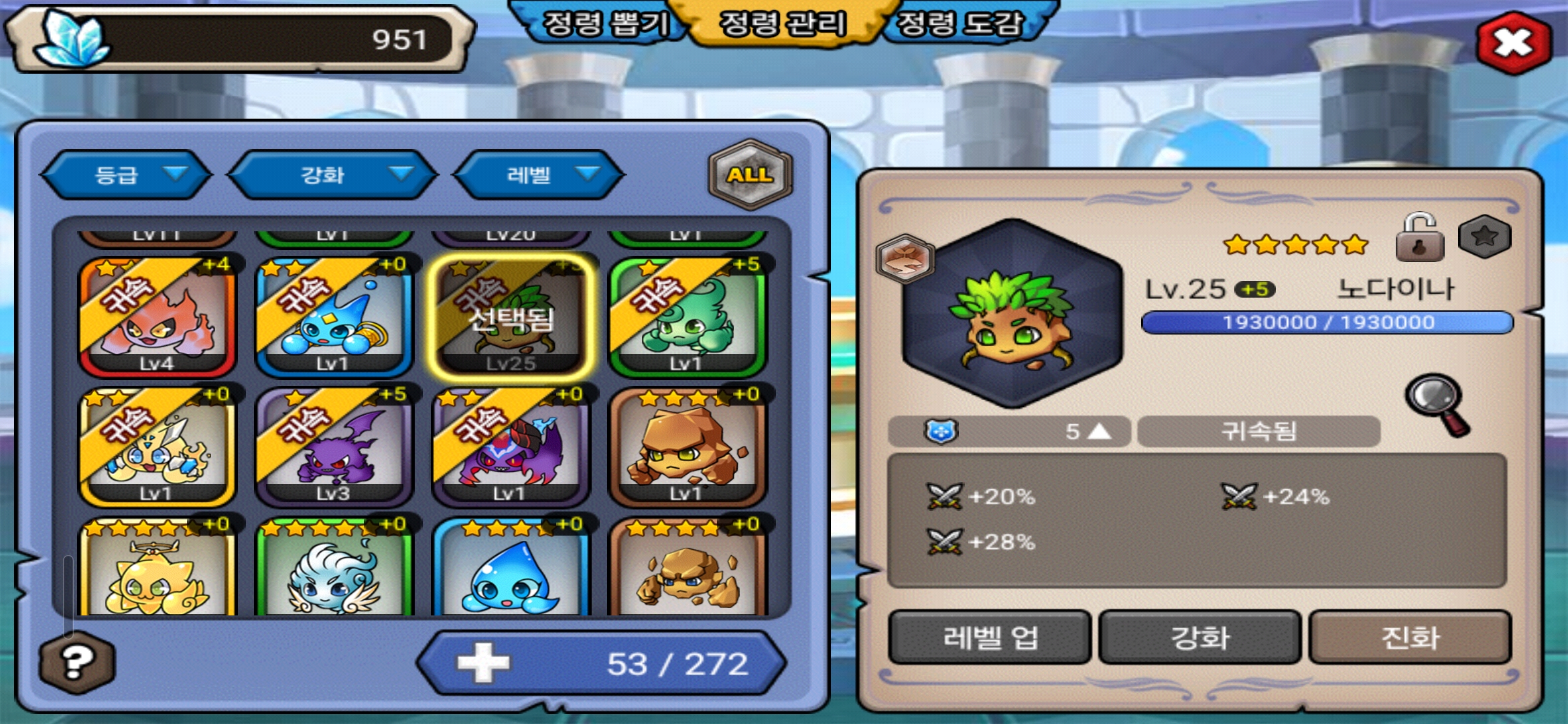Switch to the 정령 뽑기 tab
Viewport: 1568px width, 724px height.
(604, 25)
